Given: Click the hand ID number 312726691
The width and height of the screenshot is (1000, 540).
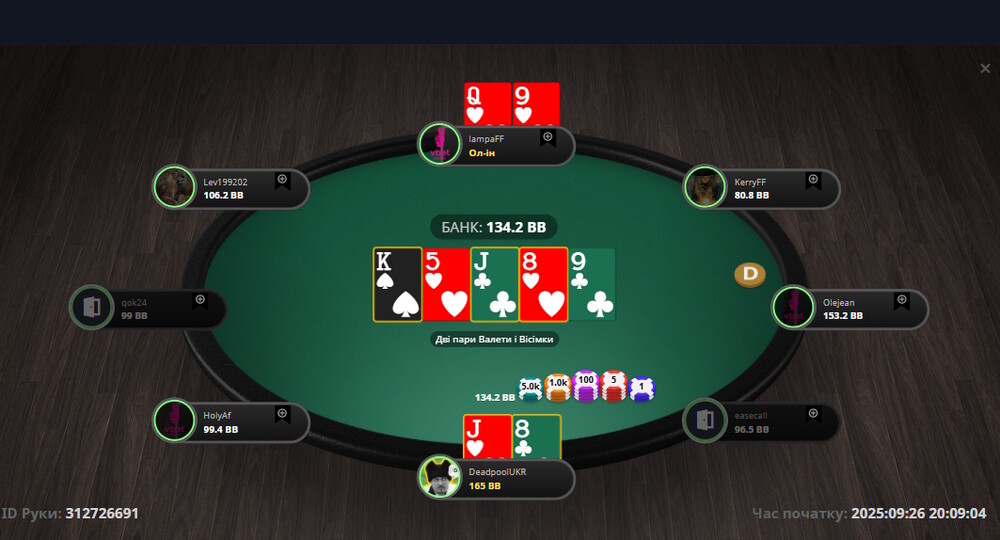Looking at the screenshot, I should tap(102, 514).
